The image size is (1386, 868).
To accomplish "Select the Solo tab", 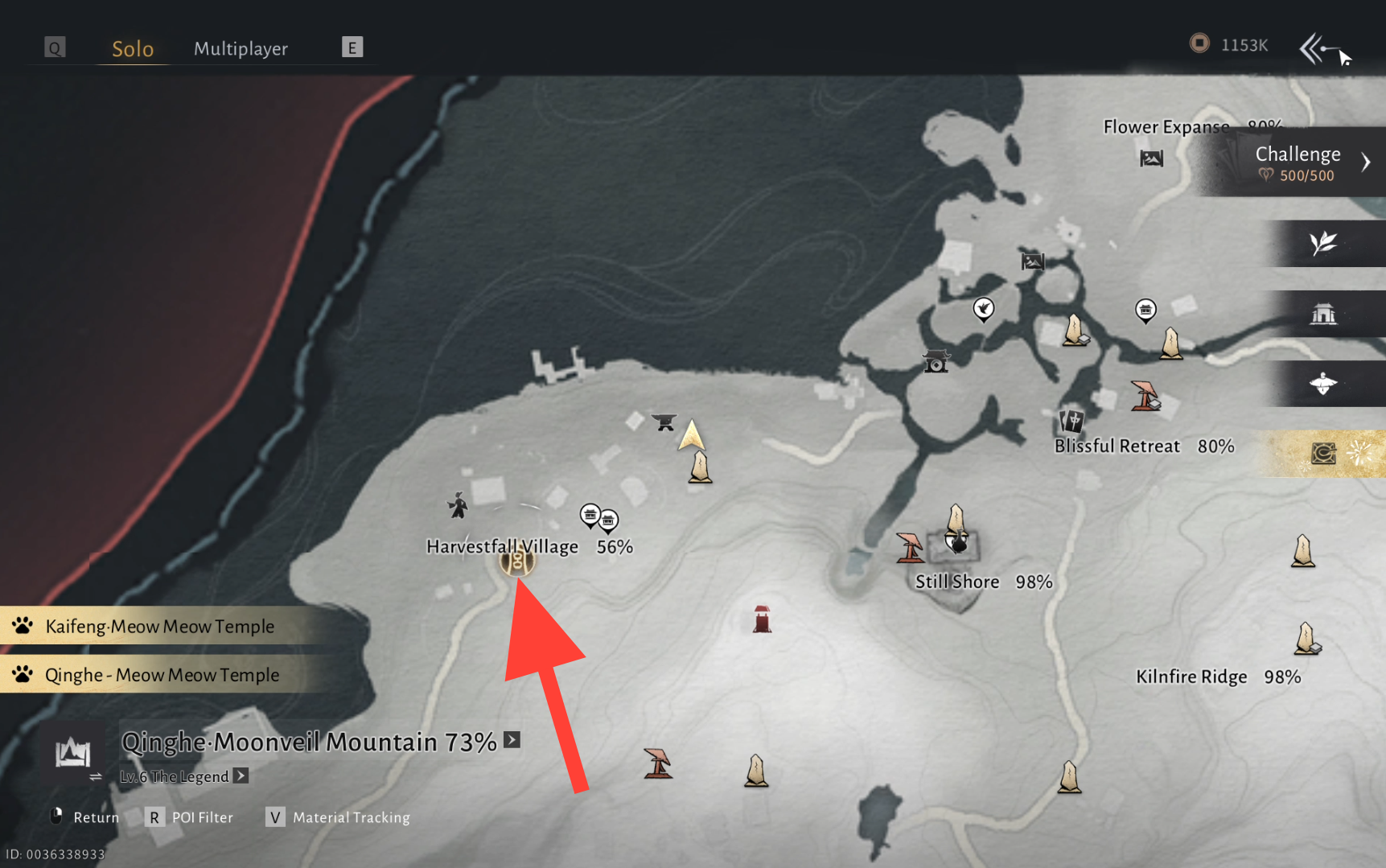I will (133, 48).
